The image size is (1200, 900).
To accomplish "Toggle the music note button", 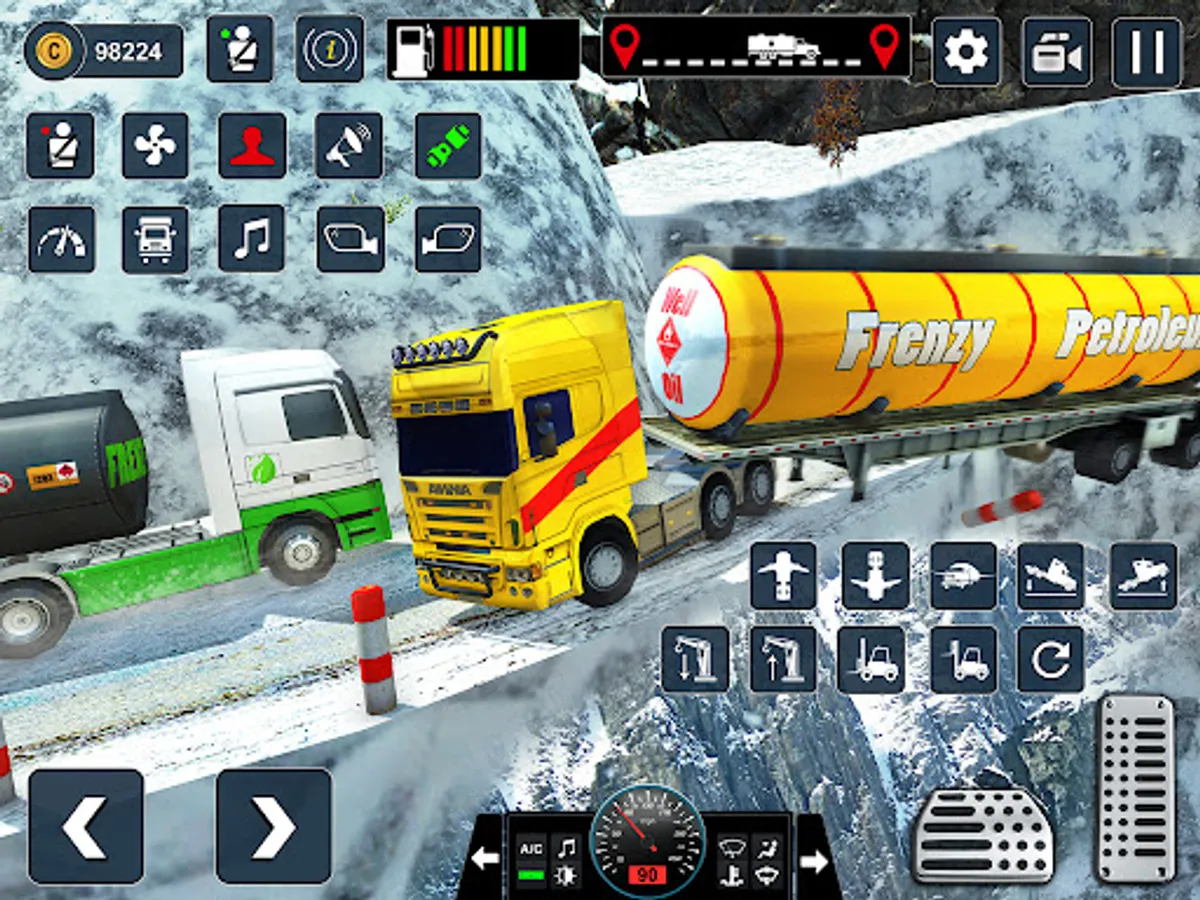I will (x=251, y=239).
